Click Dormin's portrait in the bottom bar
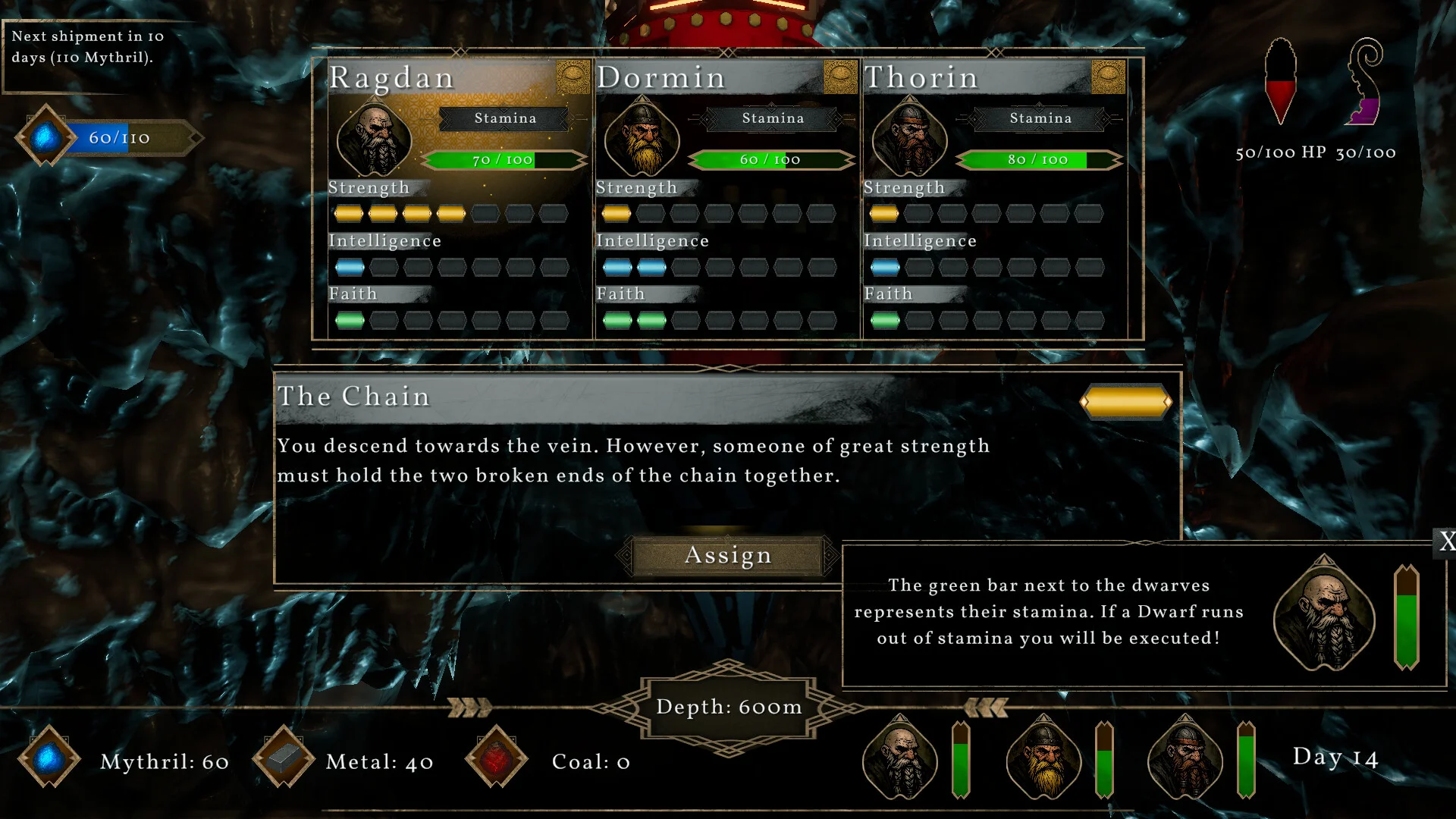 click(x=1043, y=758)
